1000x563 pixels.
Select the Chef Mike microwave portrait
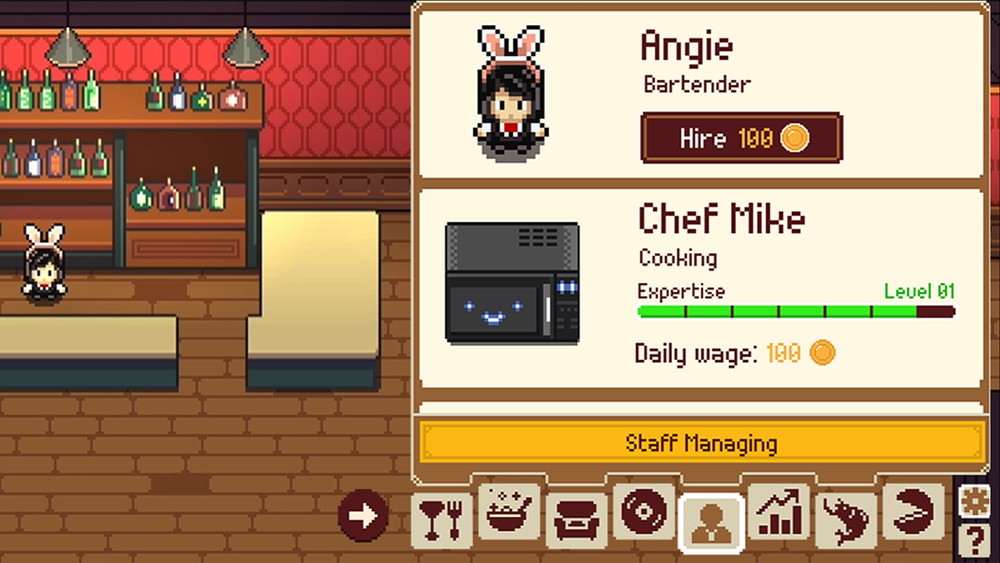(x=512, y=283)
